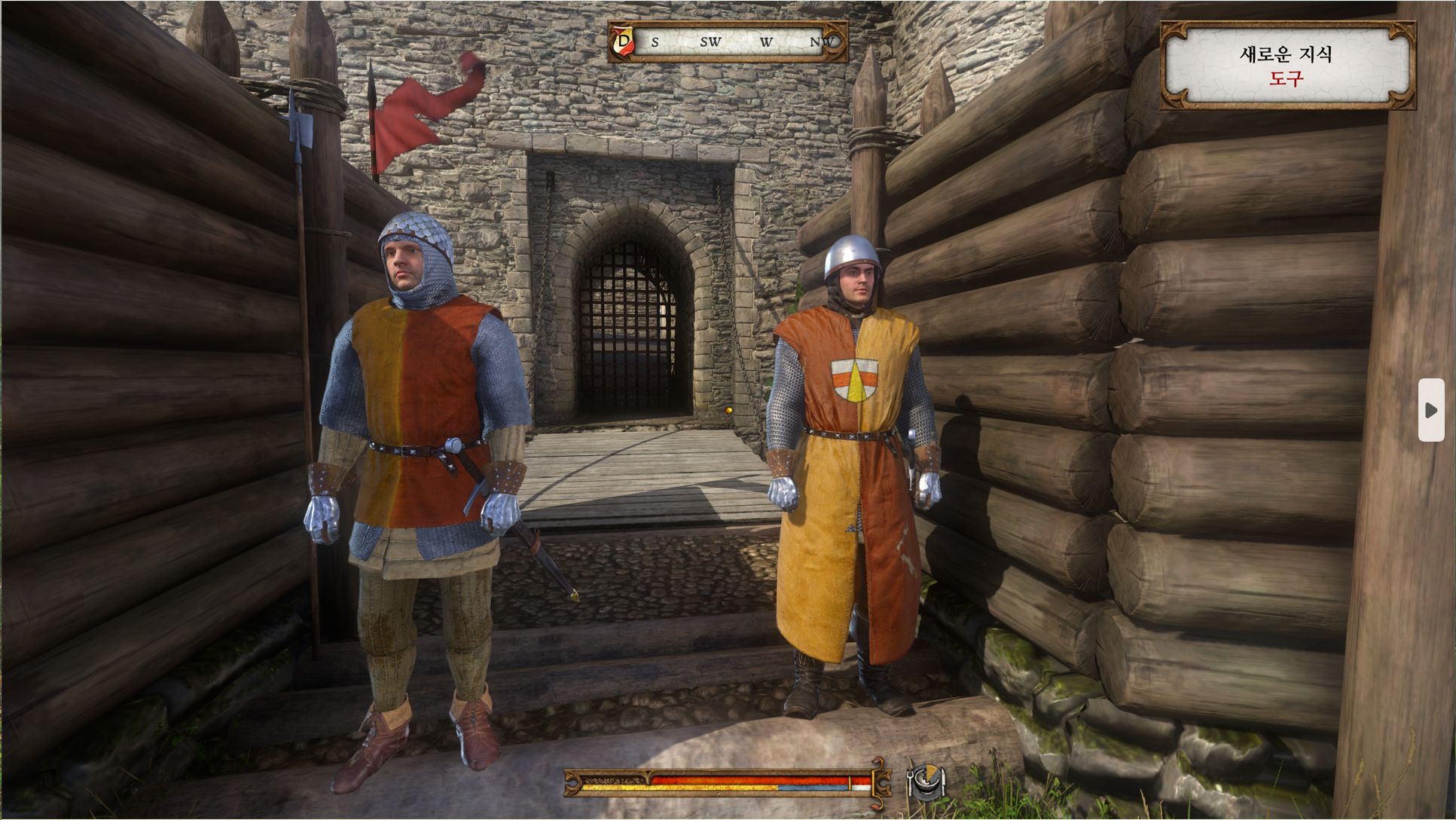Open the new knowledge notification panel
Viewport: 1456px width, 820px height.
(x=1287, y=66)
